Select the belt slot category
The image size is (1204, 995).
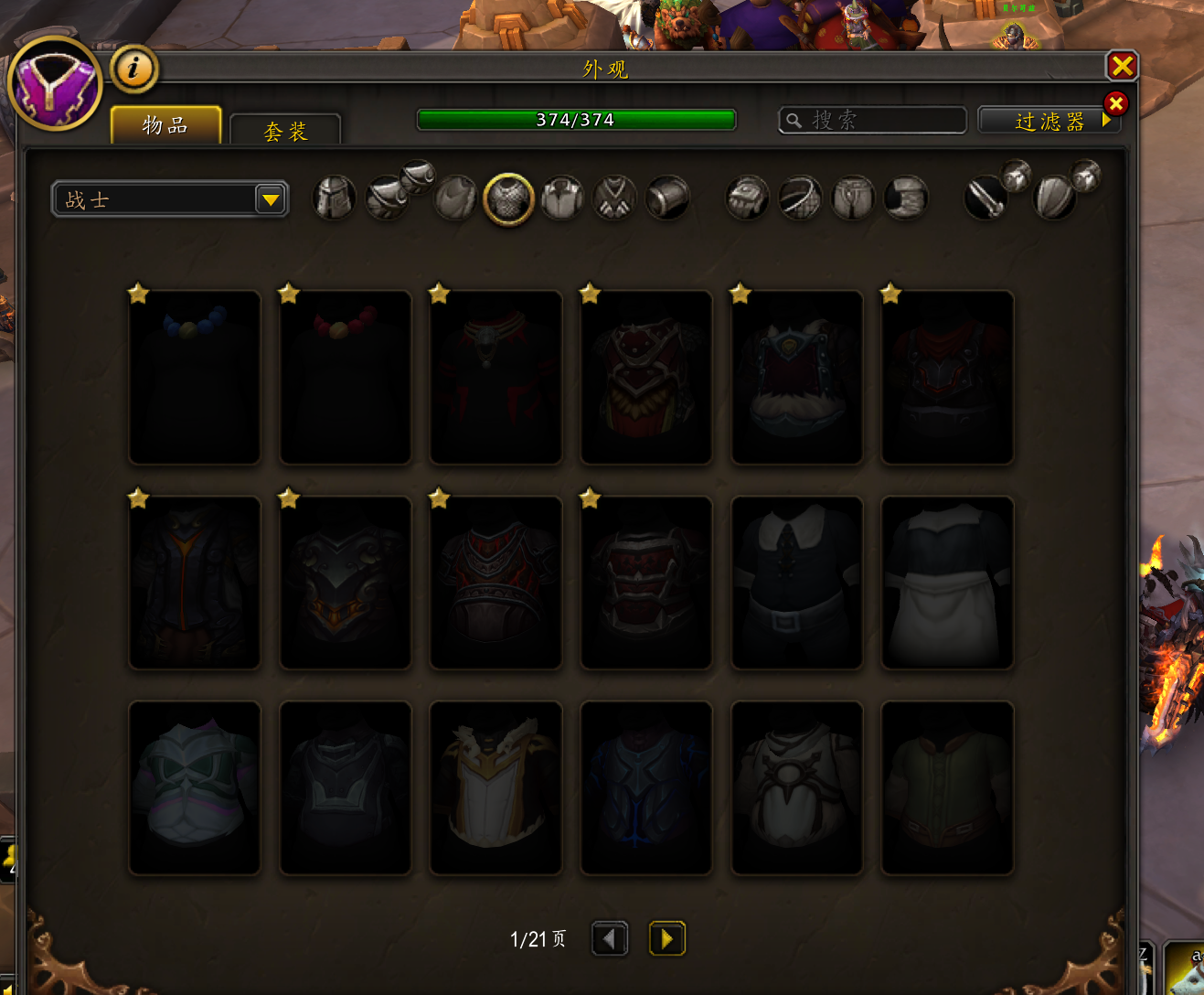click(x=800, y=198)
